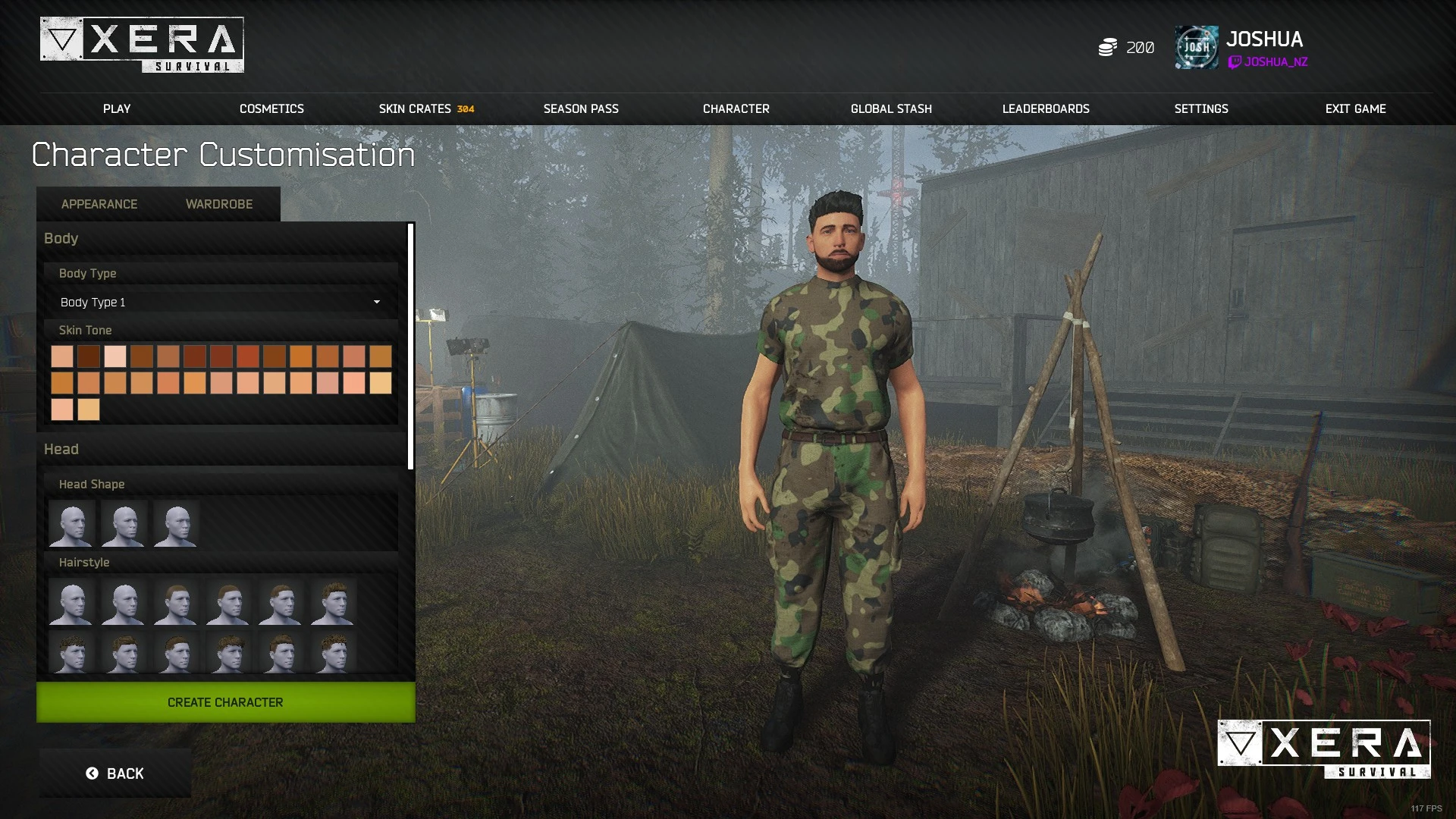
Task: Select Season Pass in the navigation bar
Action: point(581,108)
